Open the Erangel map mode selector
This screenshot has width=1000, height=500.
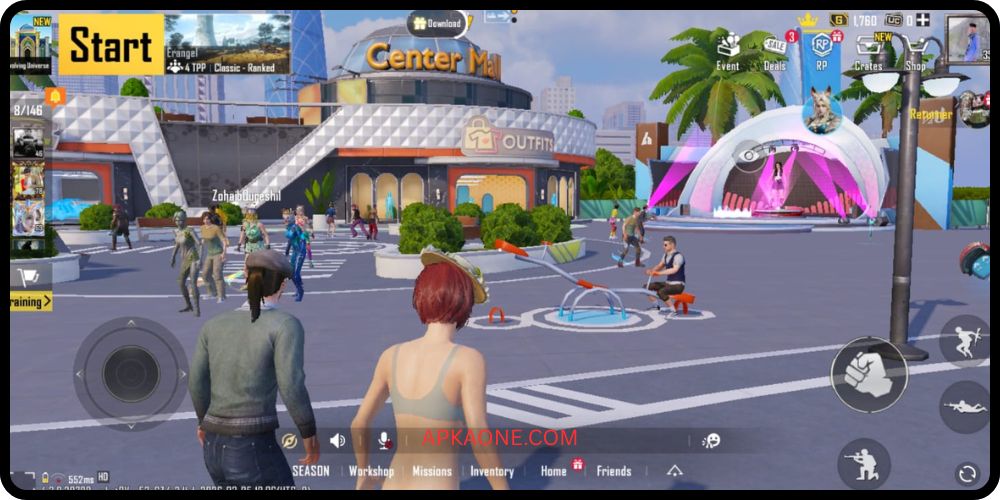click(x=227, y=44)
